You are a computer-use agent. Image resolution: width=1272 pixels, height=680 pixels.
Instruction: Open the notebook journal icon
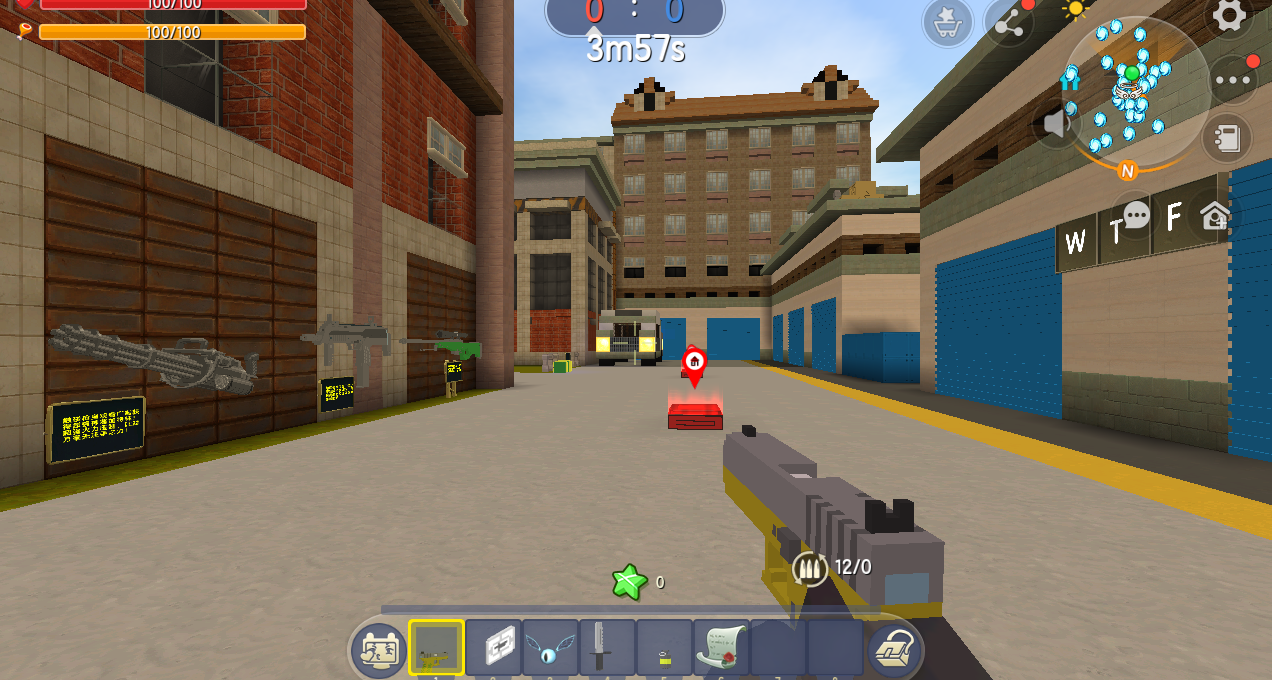click(1226, 139)
